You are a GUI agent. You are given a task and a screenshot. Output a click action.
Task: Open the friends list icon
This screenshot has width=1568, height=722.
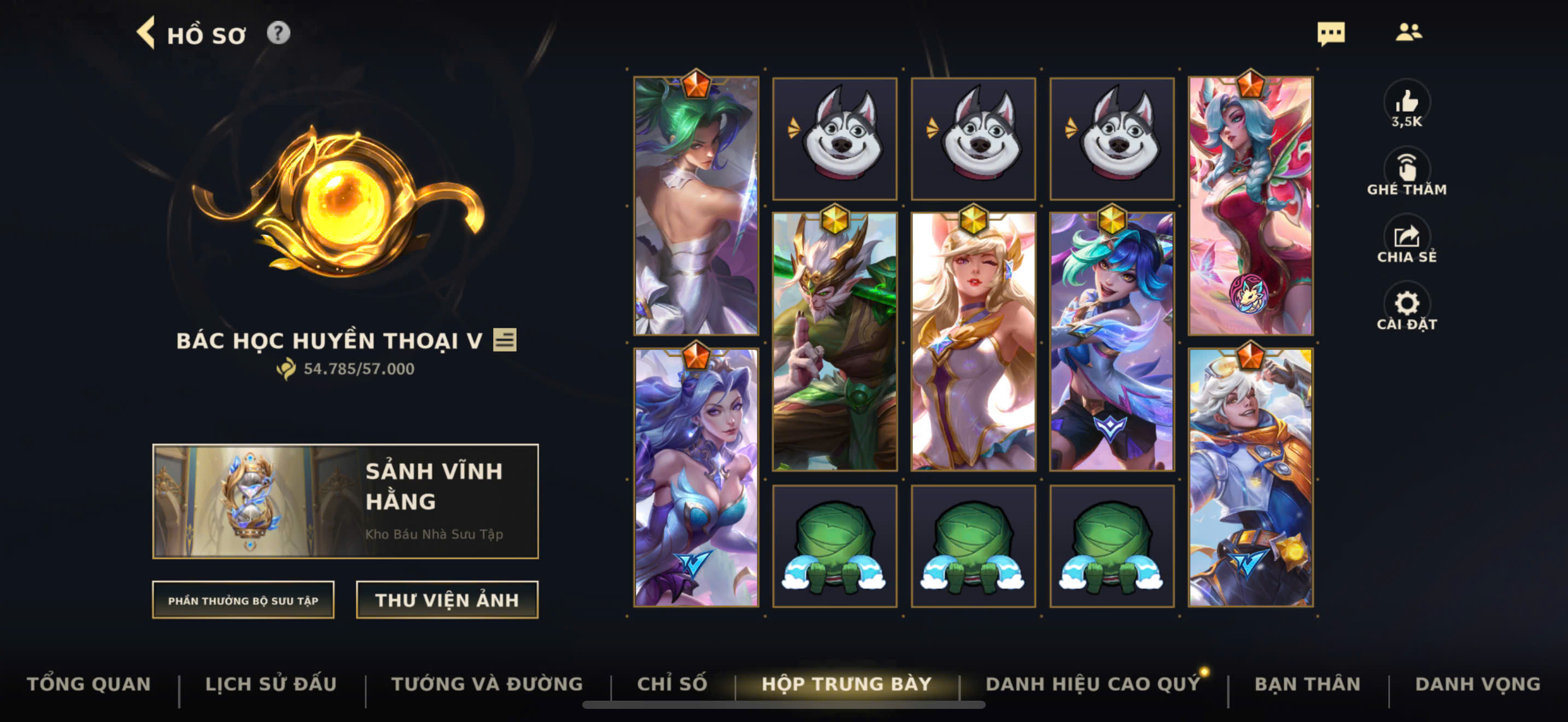1408,32
